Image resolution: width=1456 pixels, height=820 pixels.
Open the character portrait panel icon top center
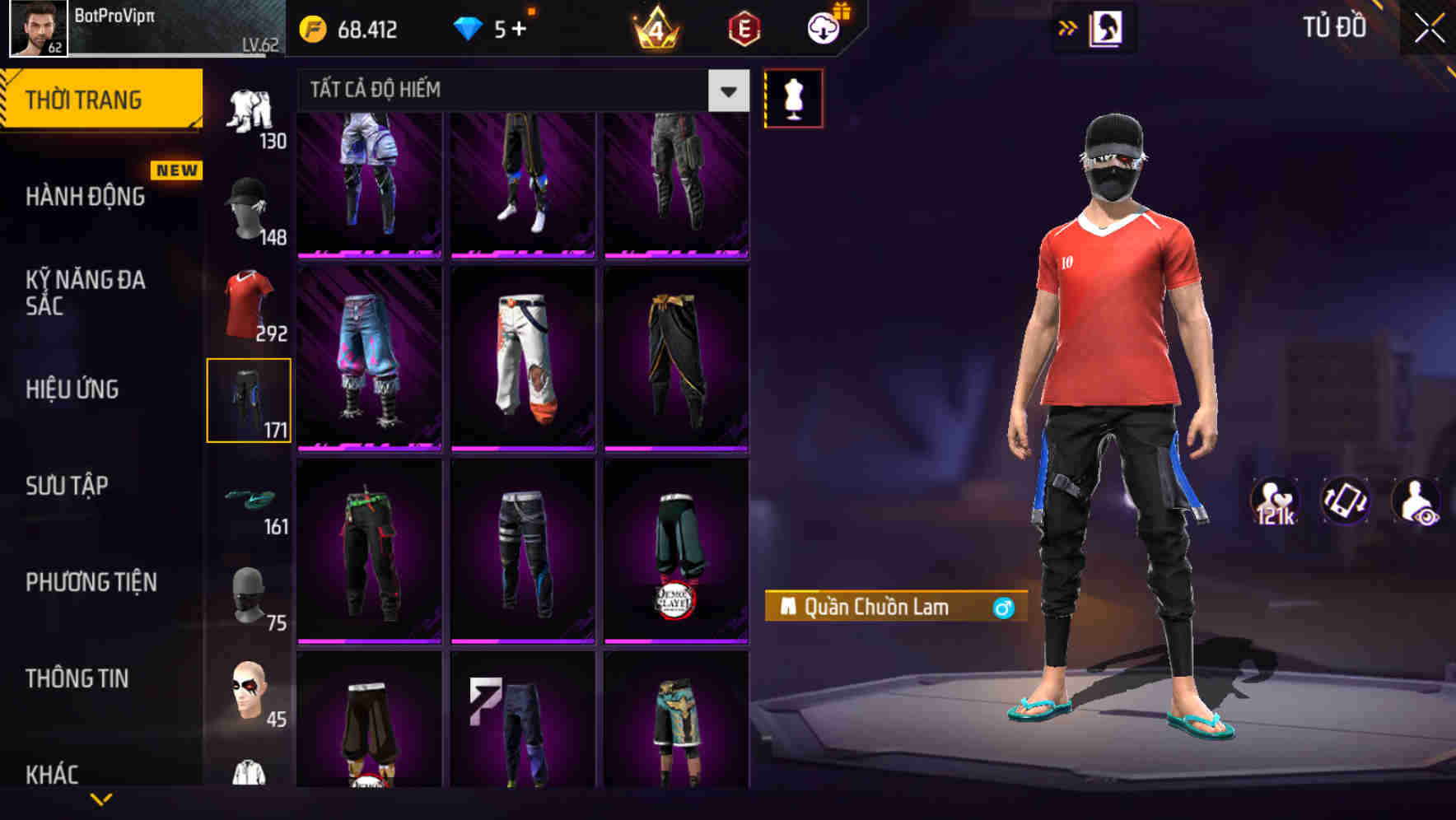coord(1107,27)
